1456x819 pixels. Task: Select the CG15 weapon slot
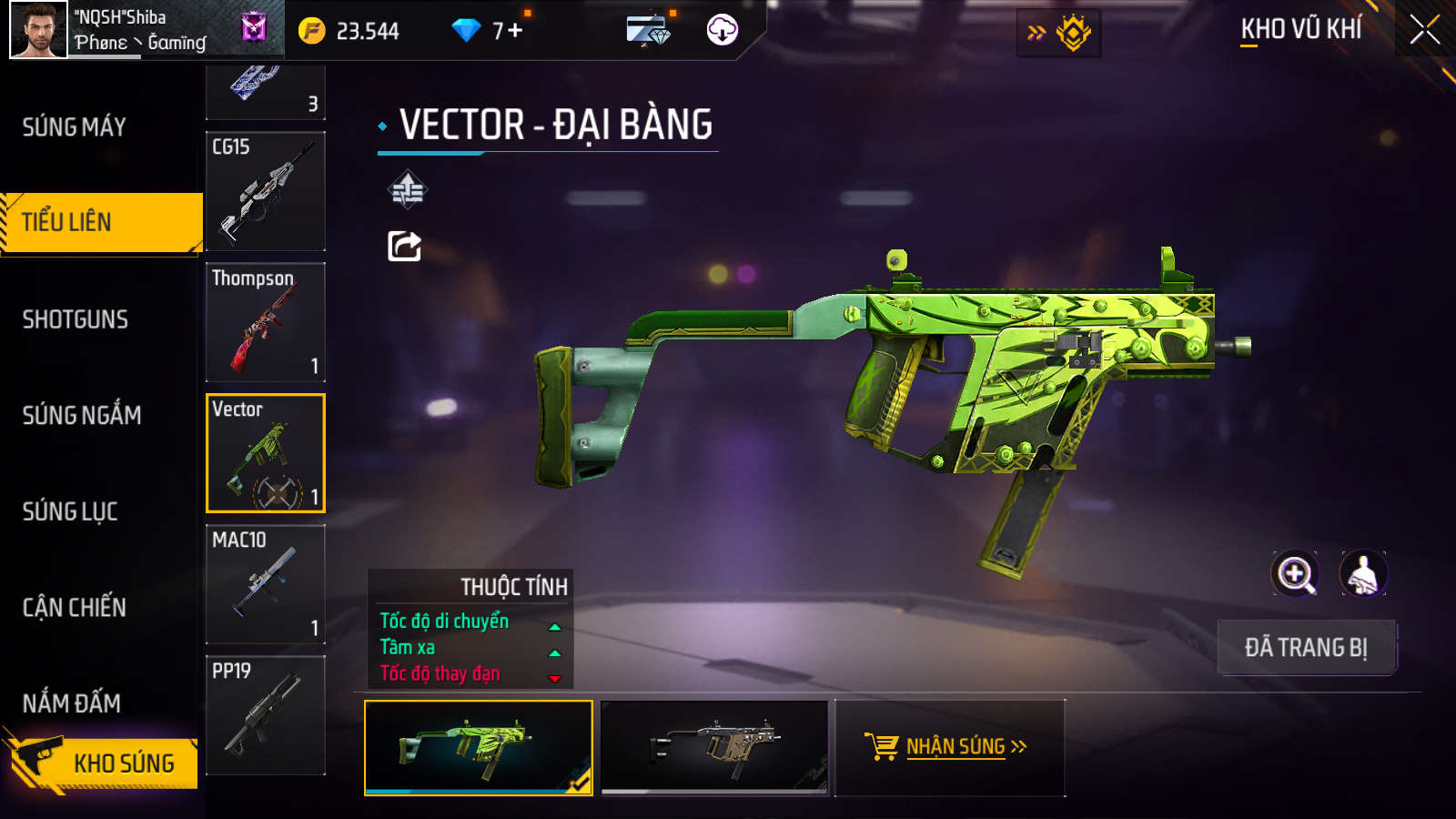point(266,192)
